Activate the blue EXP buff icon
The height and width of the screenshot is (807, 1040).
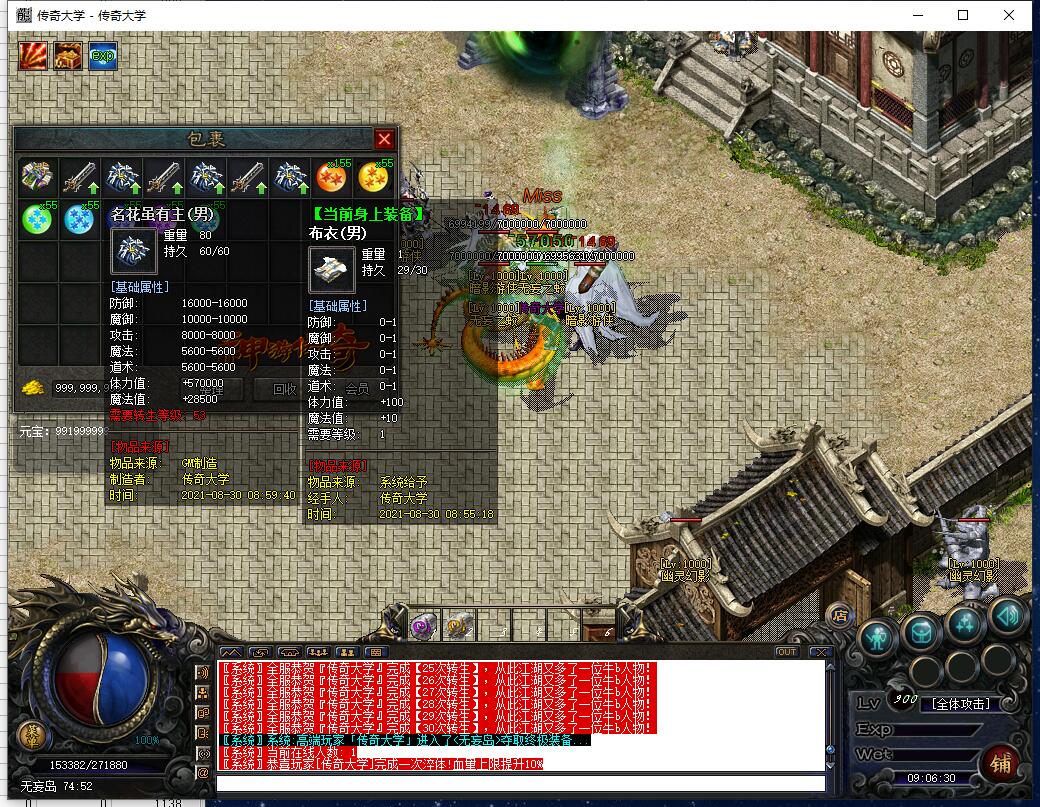click(x=103, y=56)
